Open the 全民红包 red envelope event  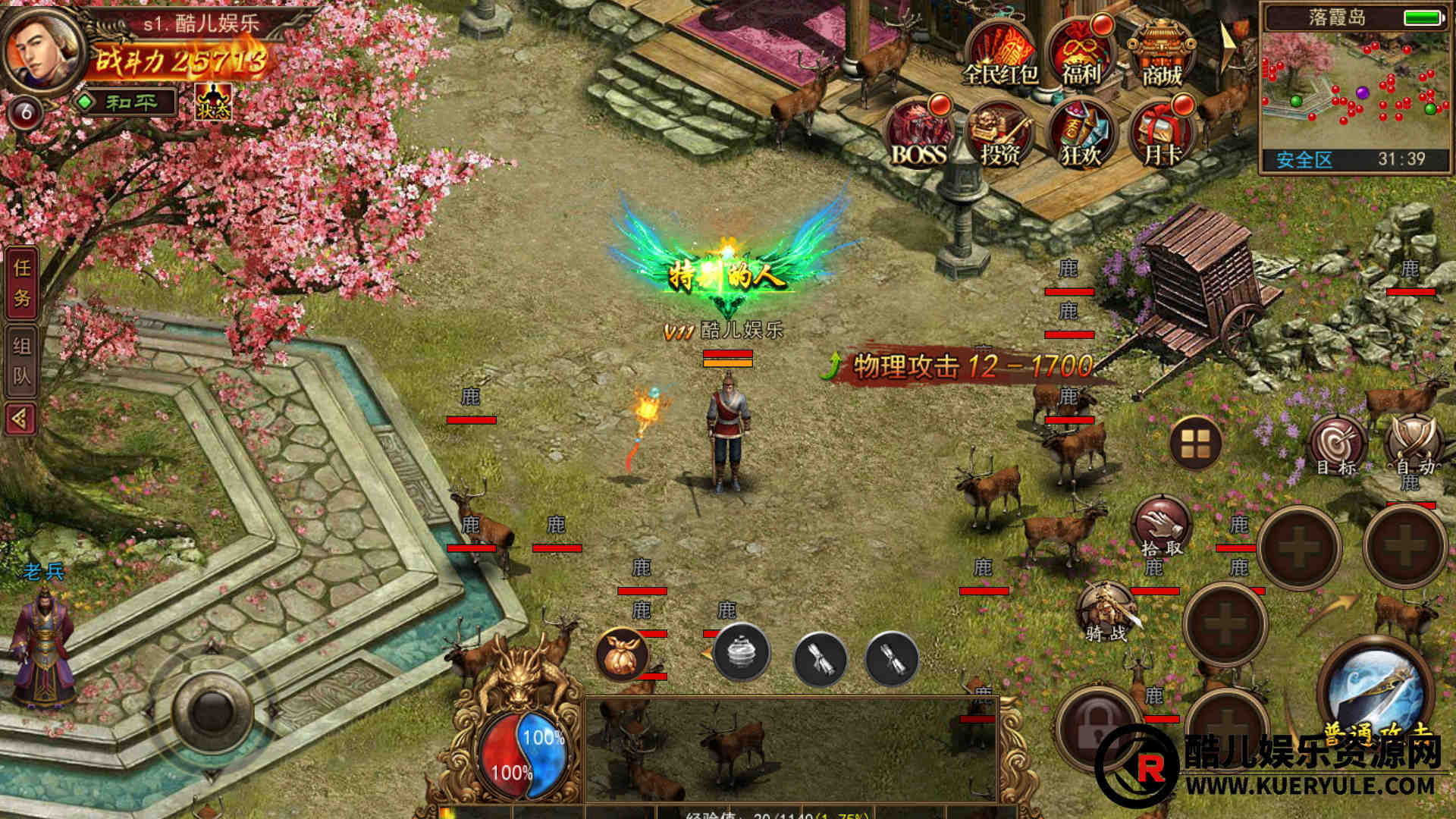999,55
